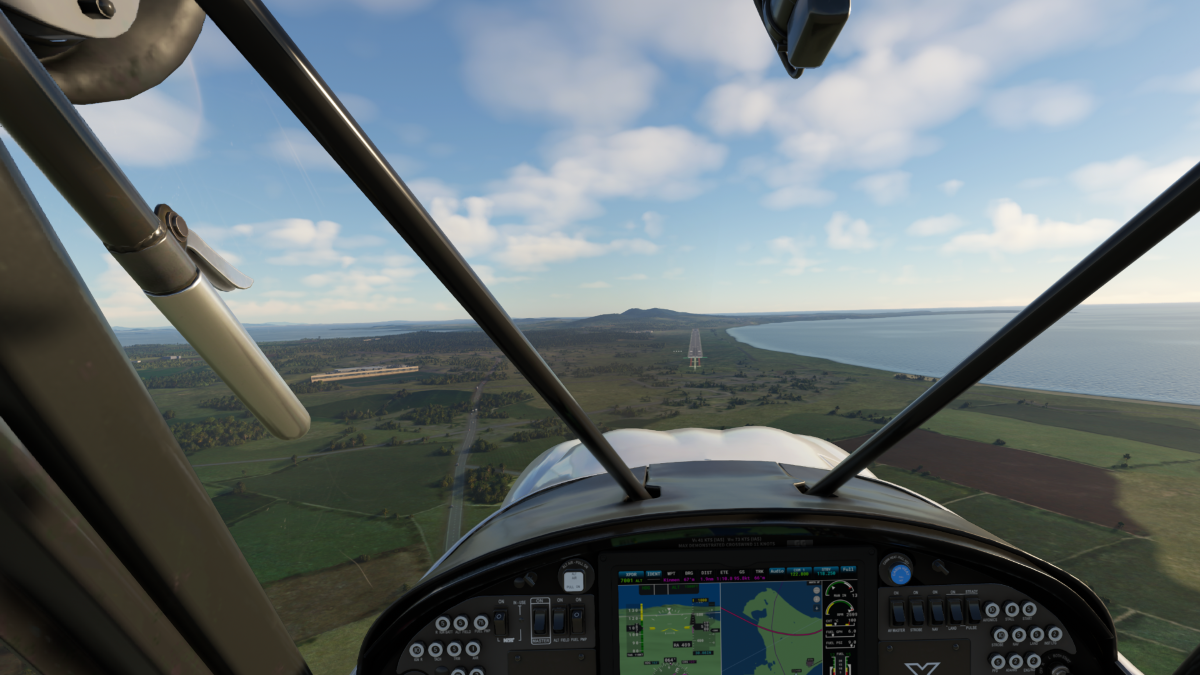1200x675 pixels.
Task: Toggle the AV MASTER switch
Action: [x=897, y=612]
